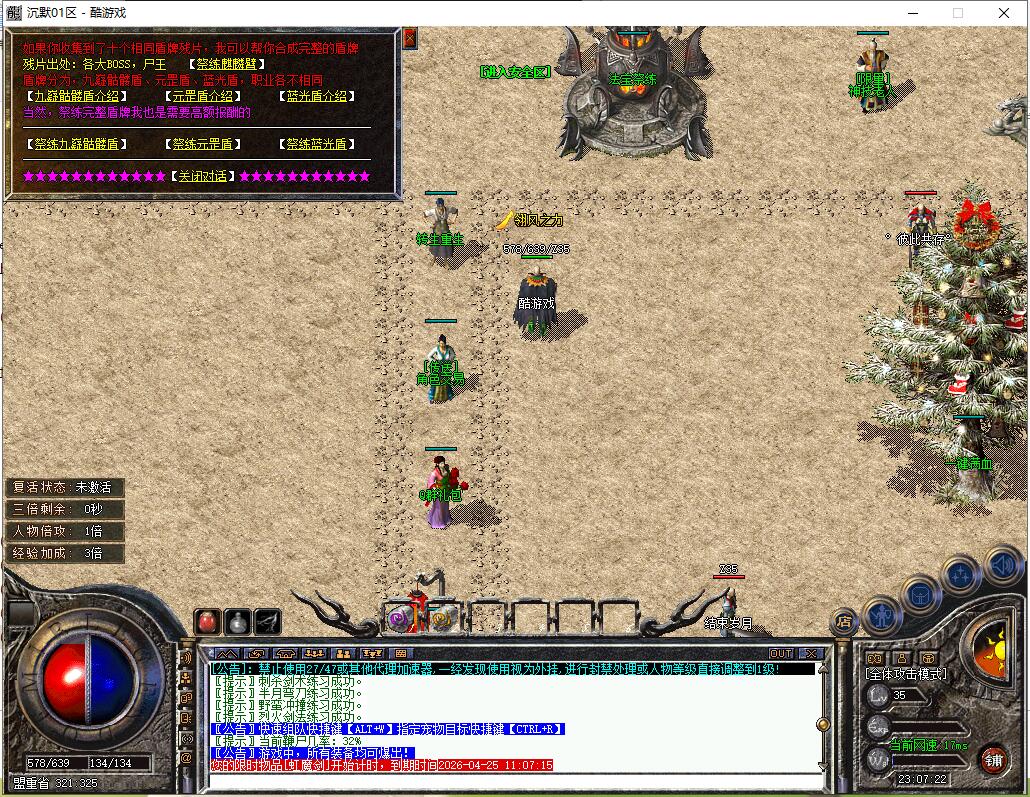Close the shield NPC dialog with the X

point(409,38)
